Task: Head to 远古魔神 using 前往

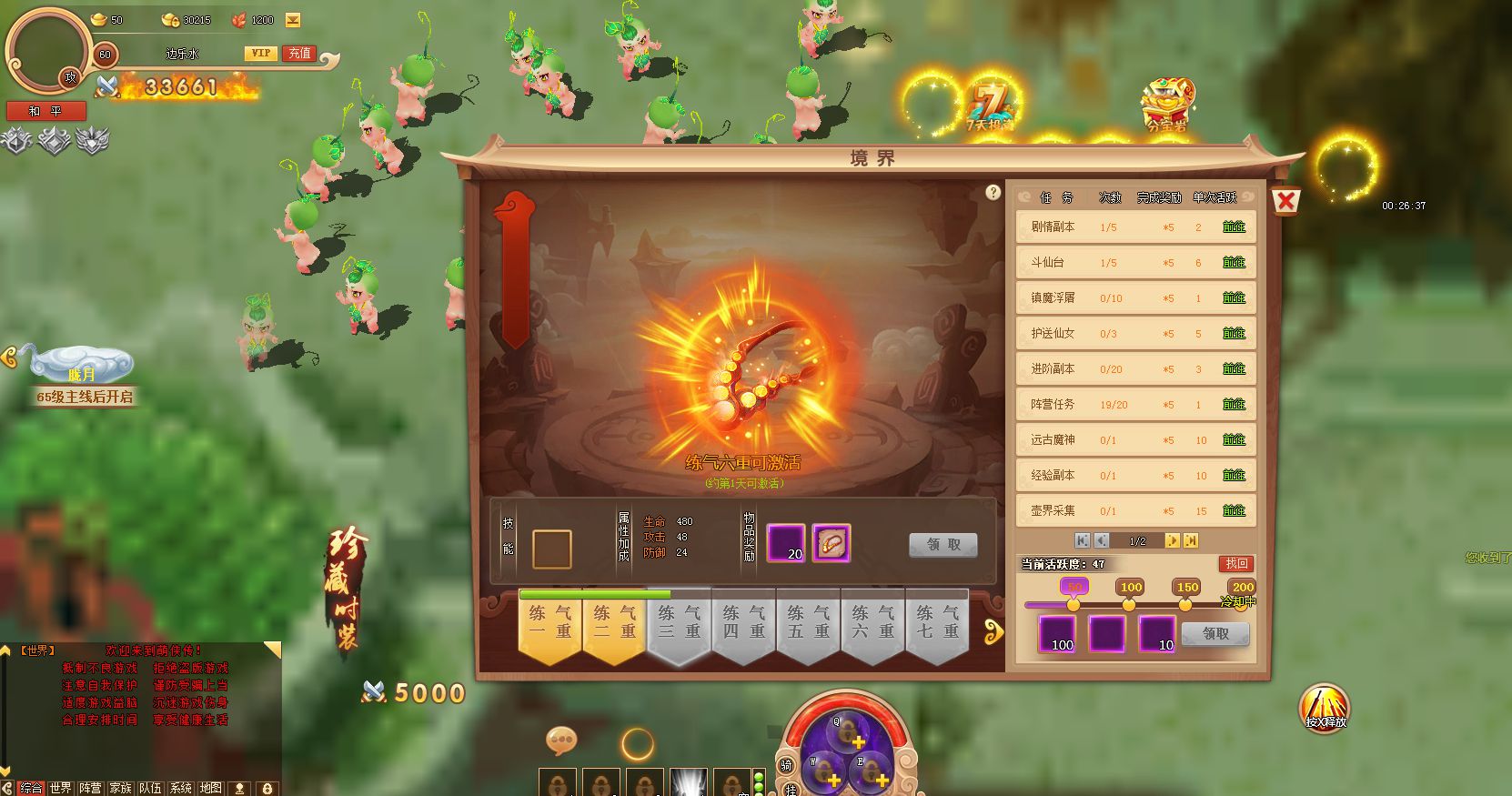Action: coord(1234,439)
